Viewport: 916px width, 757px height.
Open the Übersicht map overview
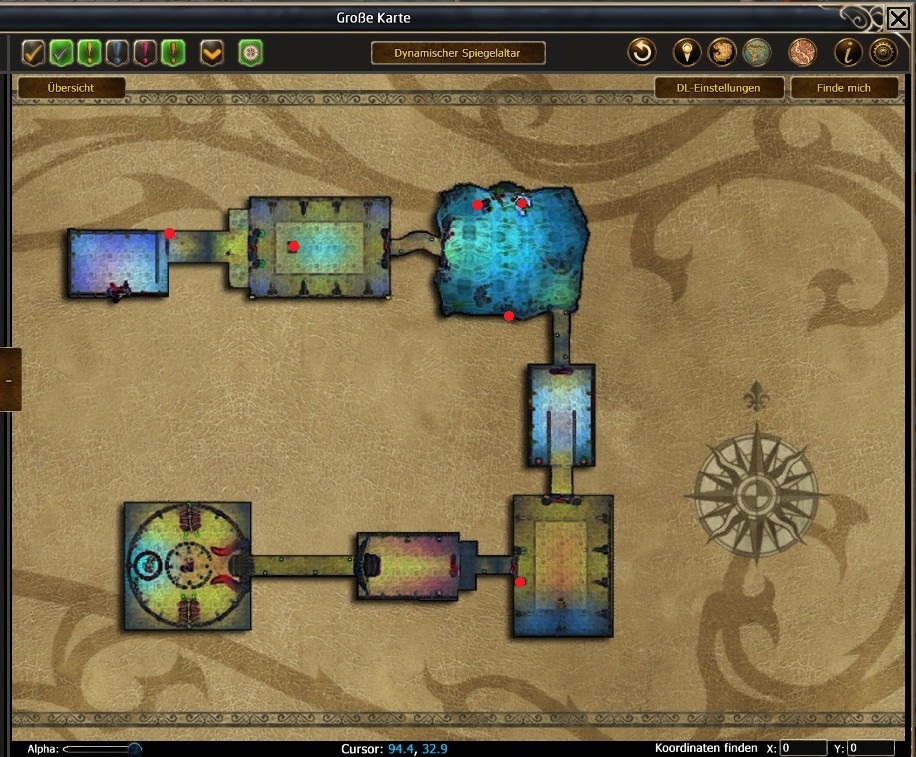(71, 88)
